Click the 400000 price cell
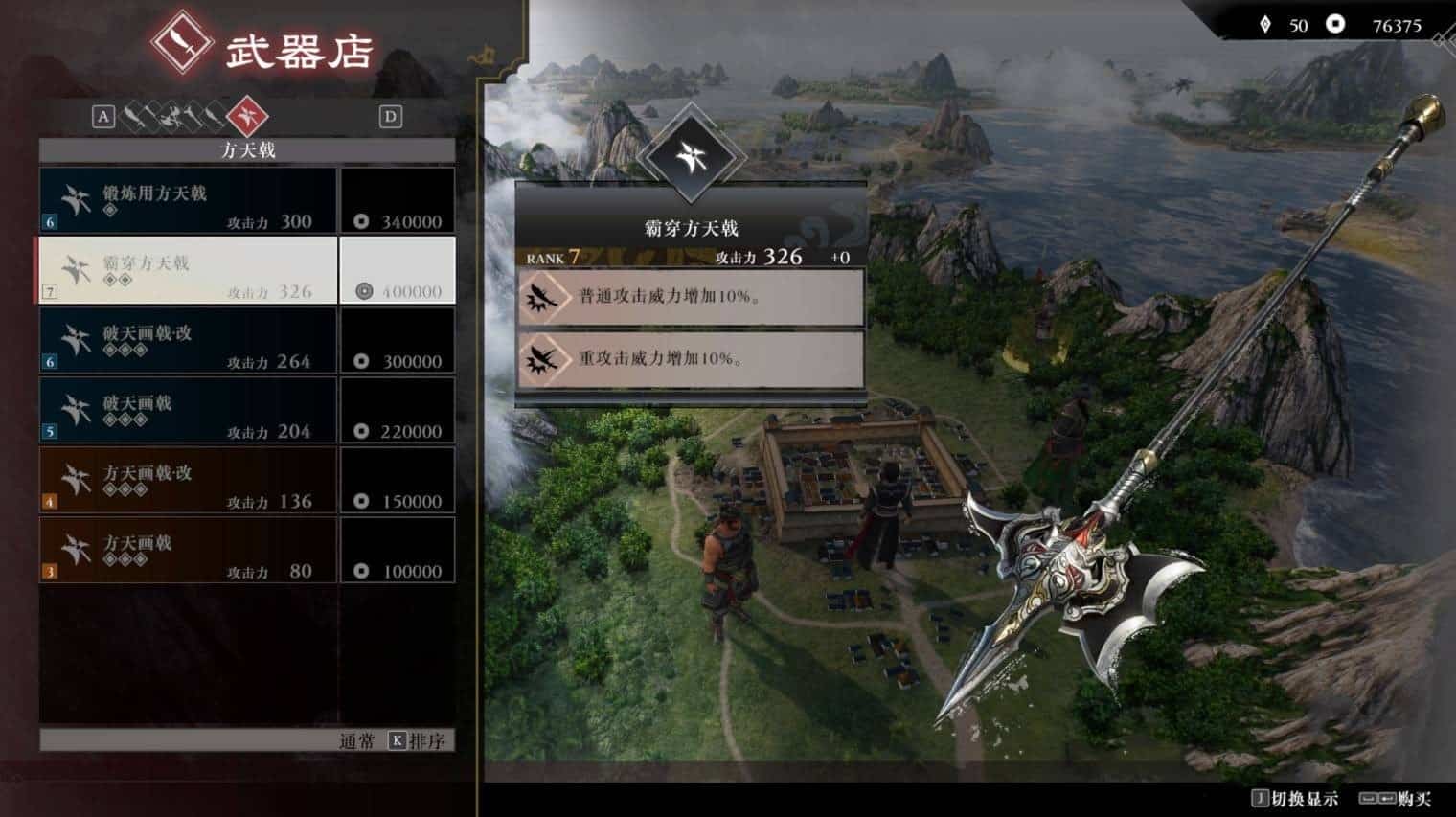 pos(398,271)
